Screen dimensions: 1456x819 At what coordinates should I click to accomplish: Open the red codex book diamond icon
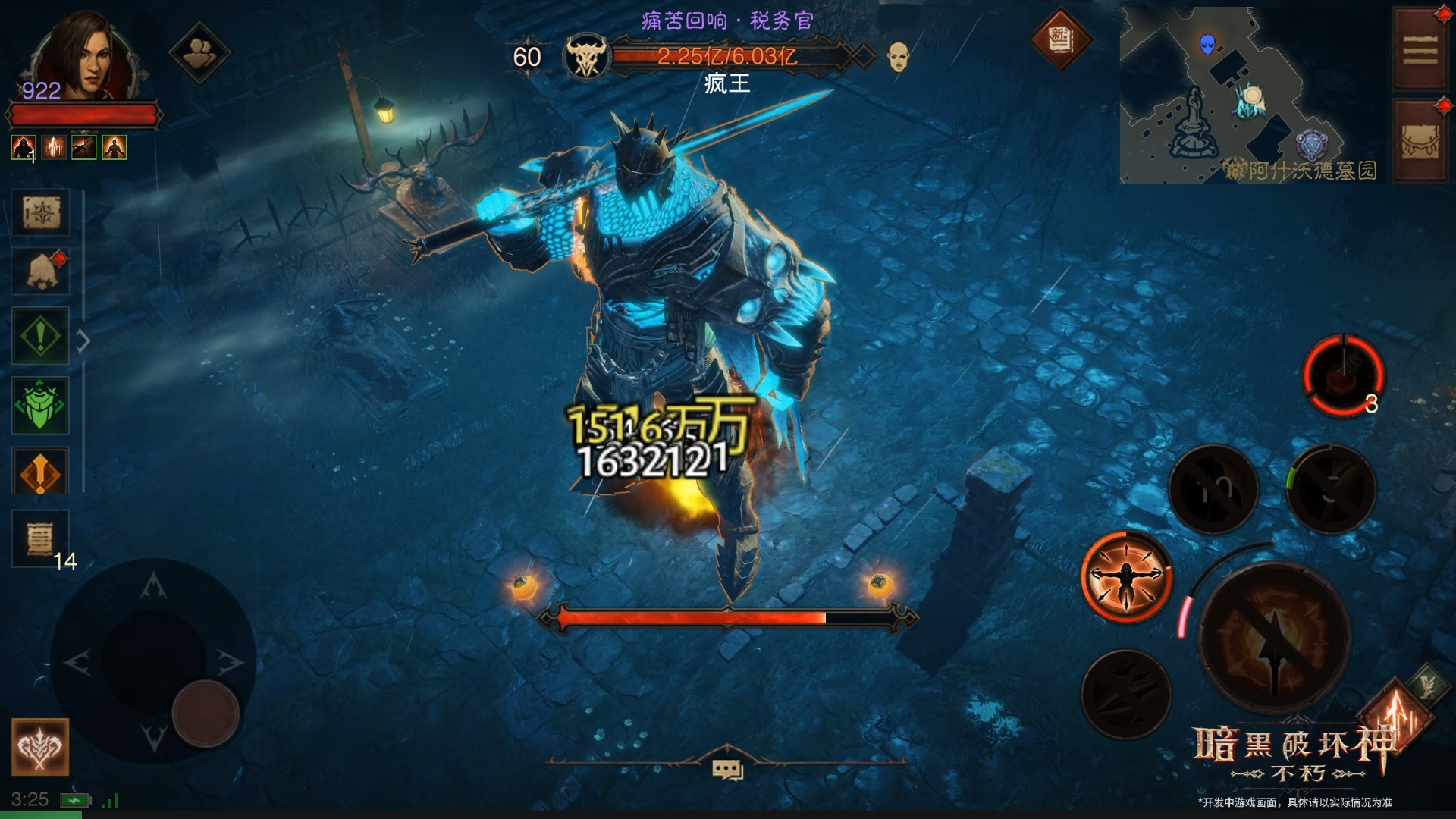1060,39
